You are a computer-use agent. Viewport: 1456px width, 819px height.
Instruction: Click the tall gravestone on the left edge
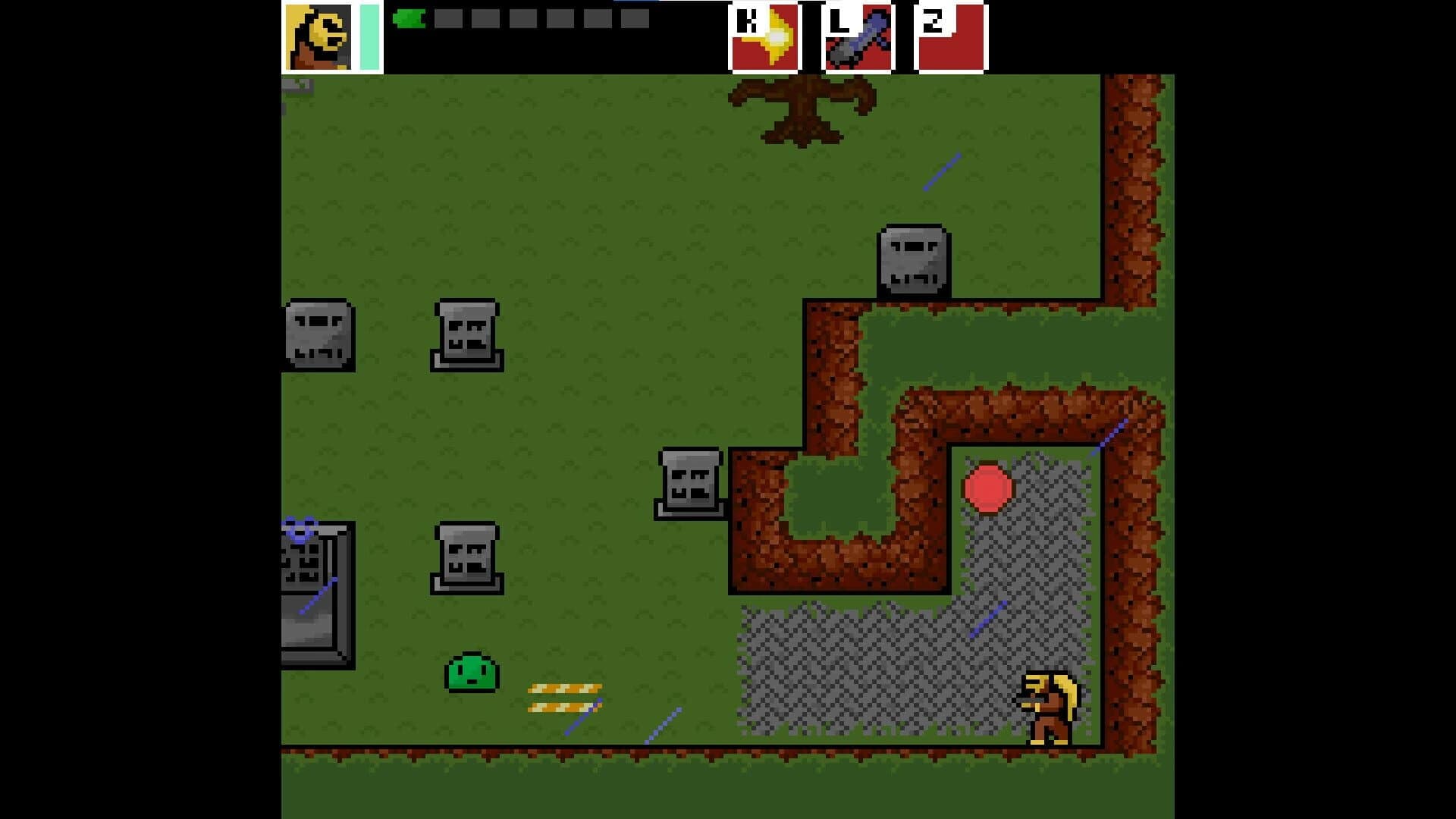[315, 591]
